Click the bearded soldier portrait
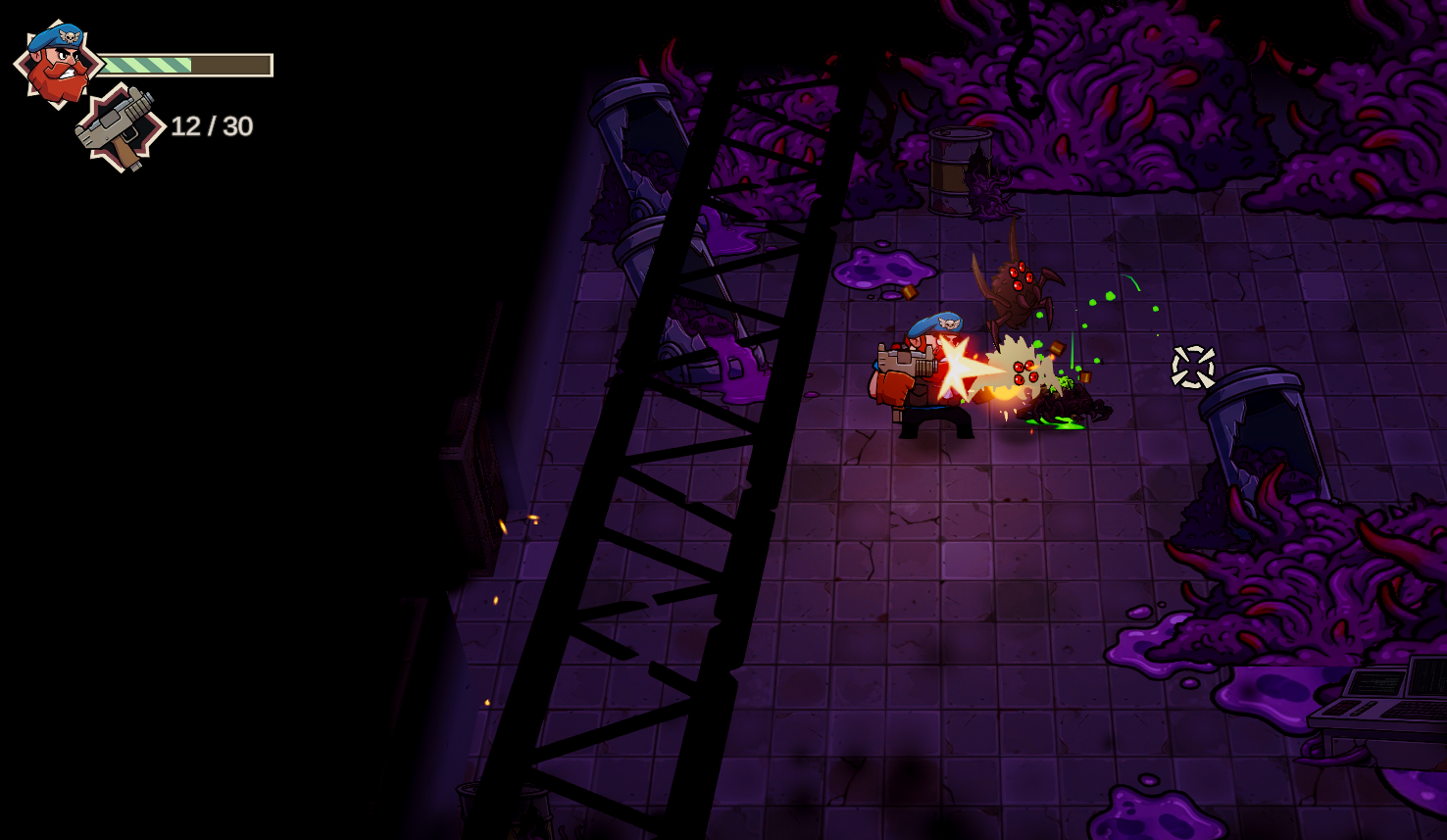The height and width of the screenshot is (840, 1447). coord(57,64)
